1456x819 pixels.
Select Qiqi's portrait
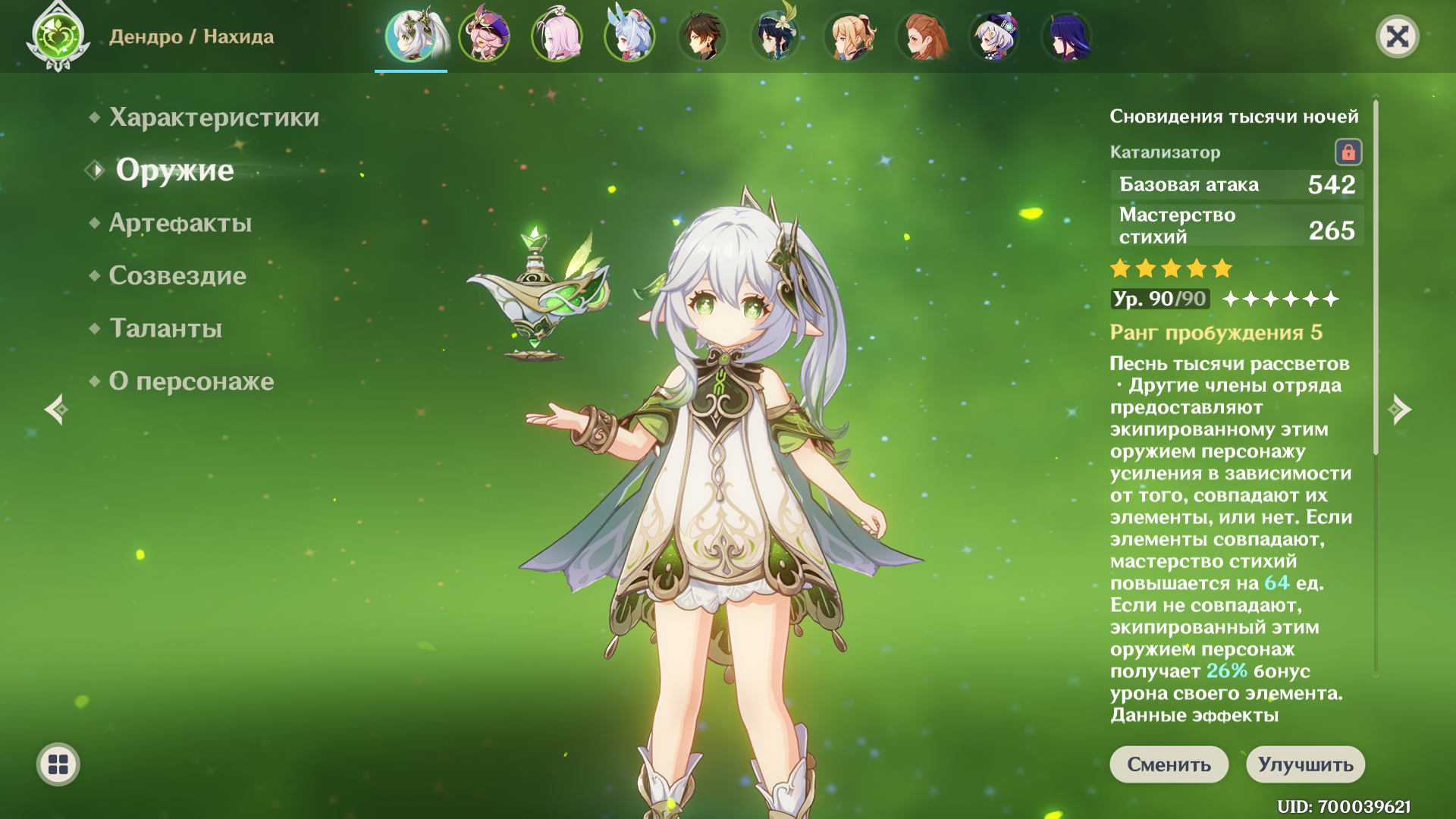[993, 36]
